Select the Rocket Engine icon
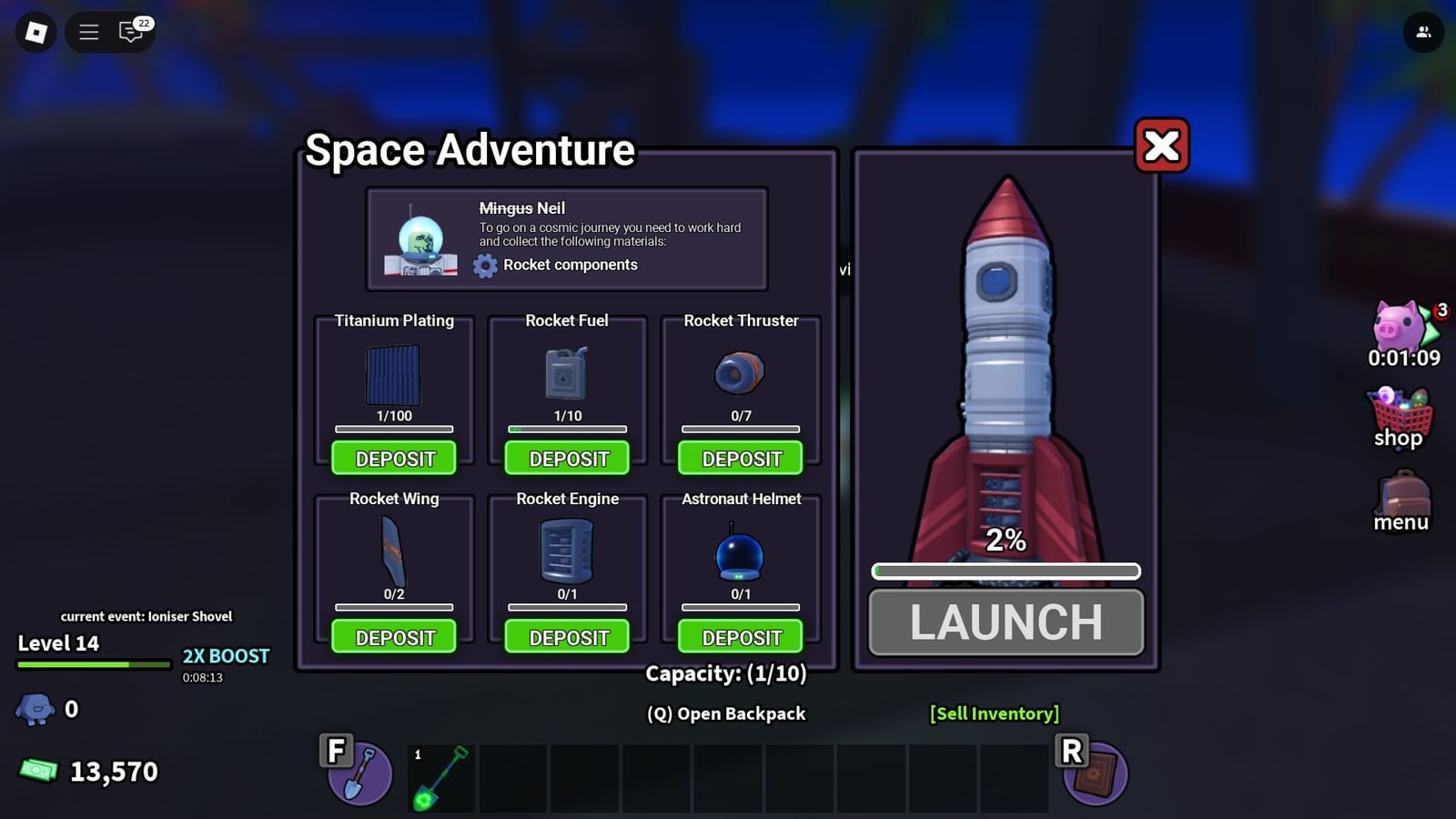The width and height of the screenshot is (1456, 819). coord(566,551)
